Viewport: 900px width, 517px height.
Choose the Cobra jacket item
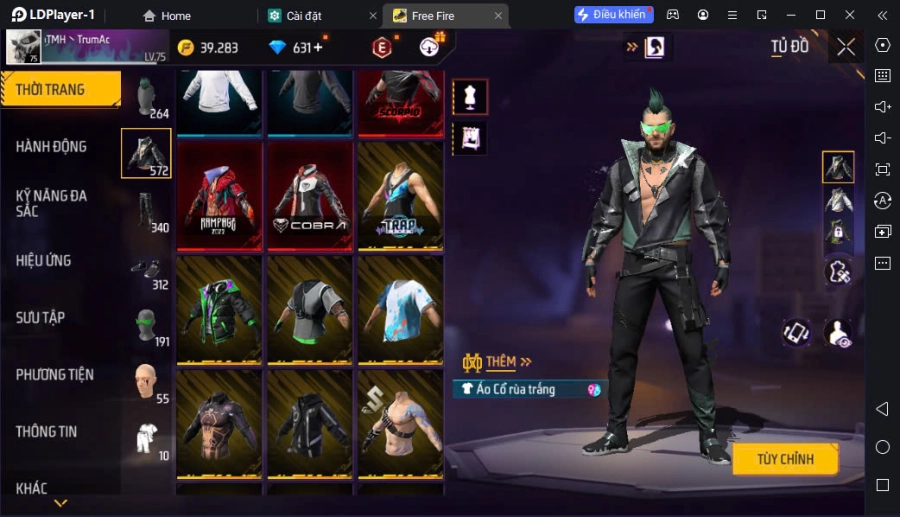coord(310,196)
